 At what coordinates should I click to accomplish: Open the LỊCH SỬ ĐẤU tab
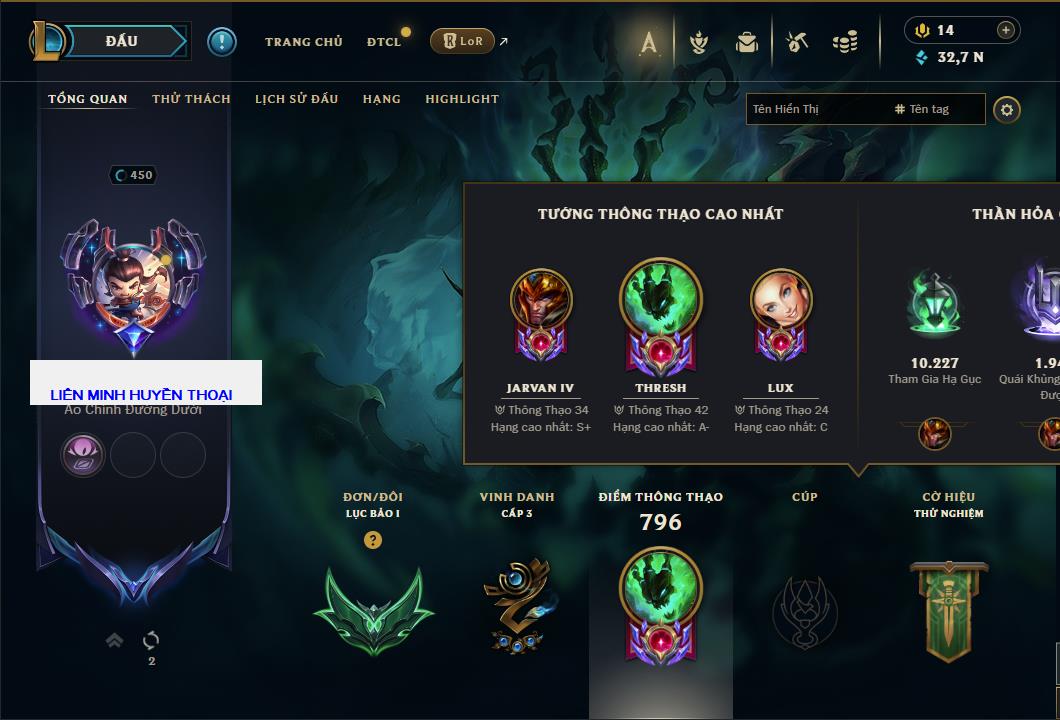click(296, 99)
